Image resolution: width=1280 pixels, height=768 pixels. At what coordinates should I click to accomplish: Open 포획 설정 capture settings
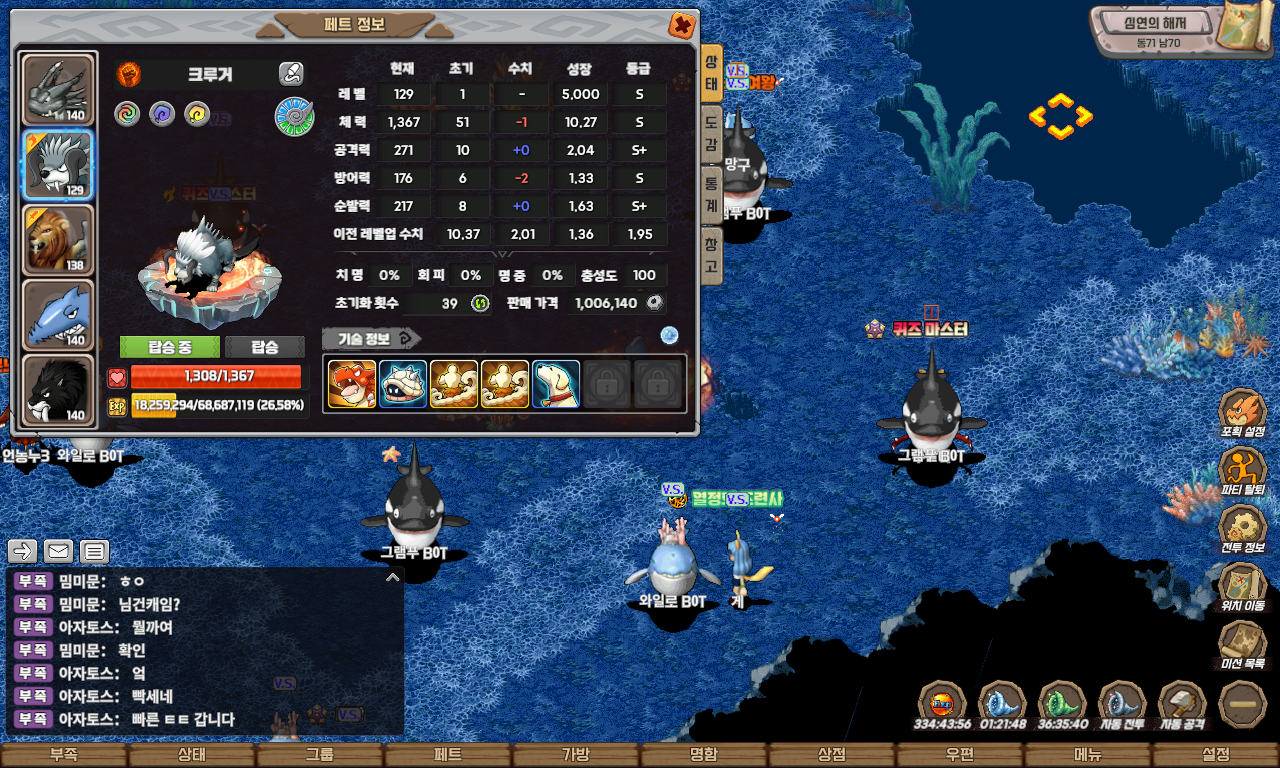1243,412
